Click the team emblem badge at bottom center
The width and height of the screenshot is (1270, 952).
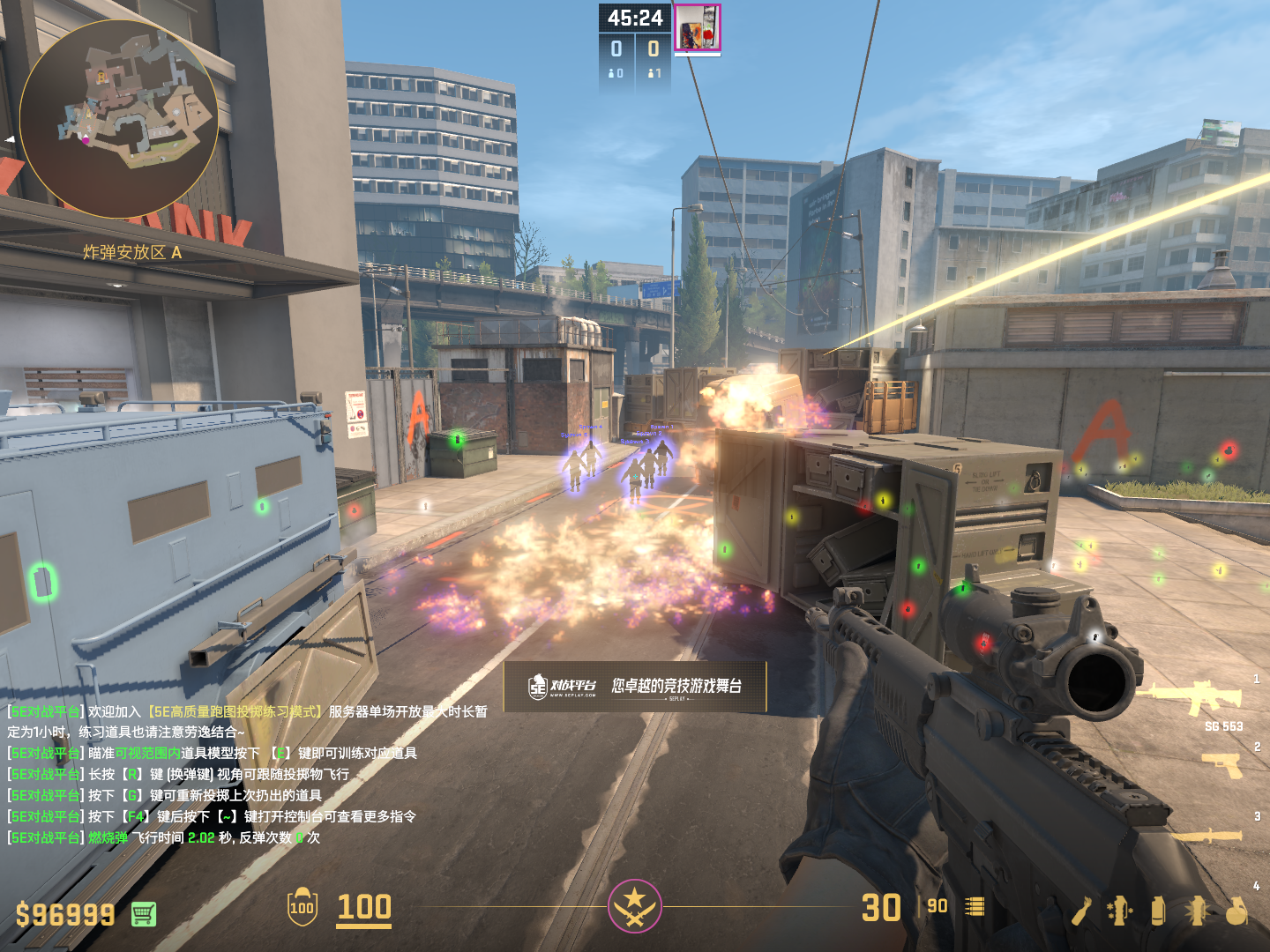[x=634, y=905]
